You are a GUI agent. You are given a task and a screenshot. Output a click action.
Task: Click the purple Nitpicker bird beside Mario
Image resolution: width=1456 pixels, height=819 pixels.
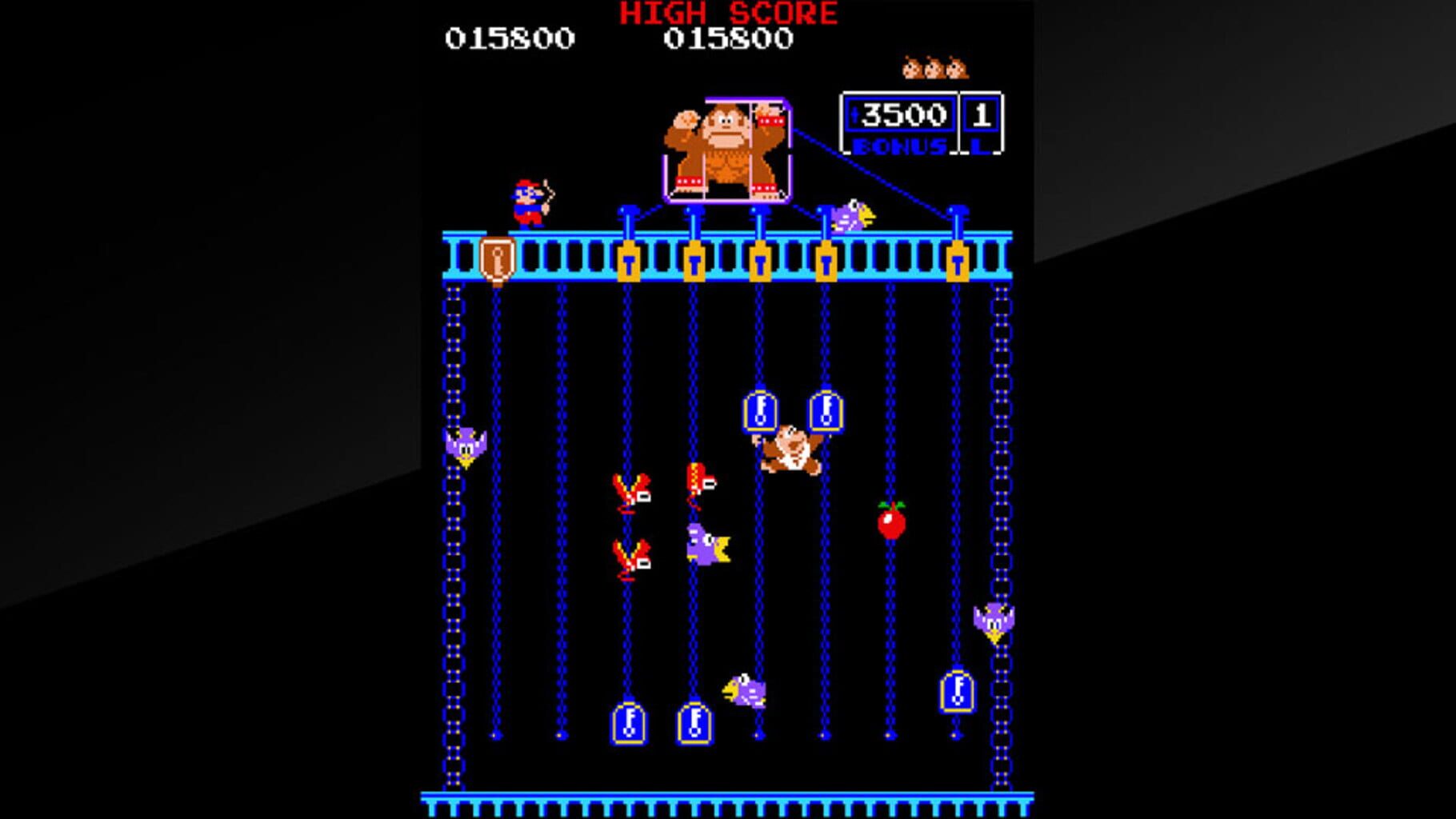pyautogui.click(x=852, y=214)
